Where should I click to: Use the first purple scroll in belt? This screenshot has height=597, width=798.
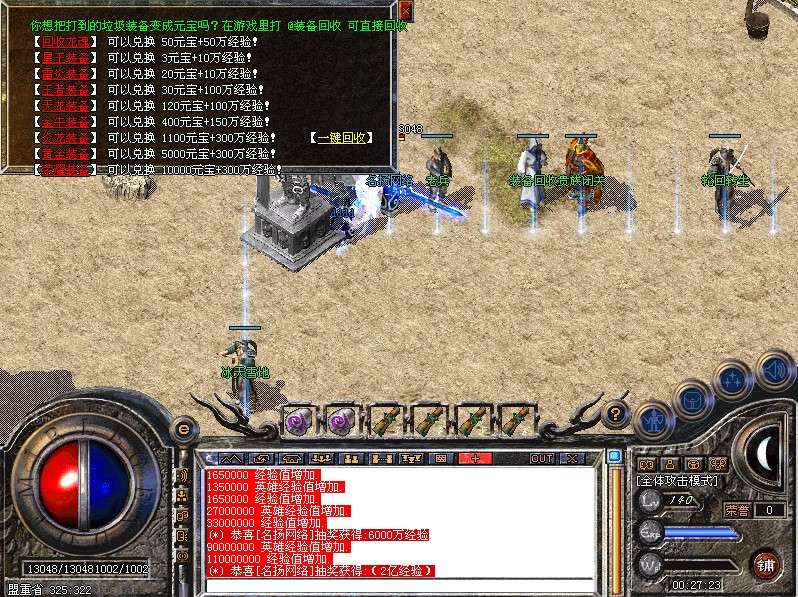(x=299, y=420)
